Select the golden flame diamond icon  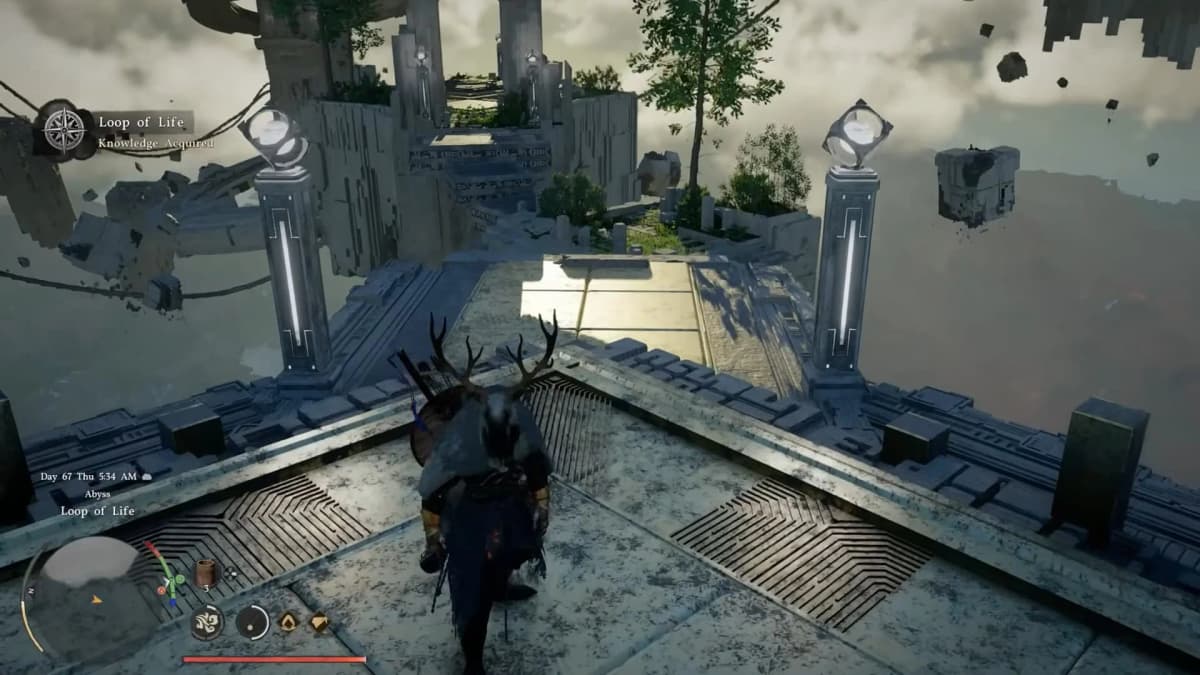tap(288, 622)
